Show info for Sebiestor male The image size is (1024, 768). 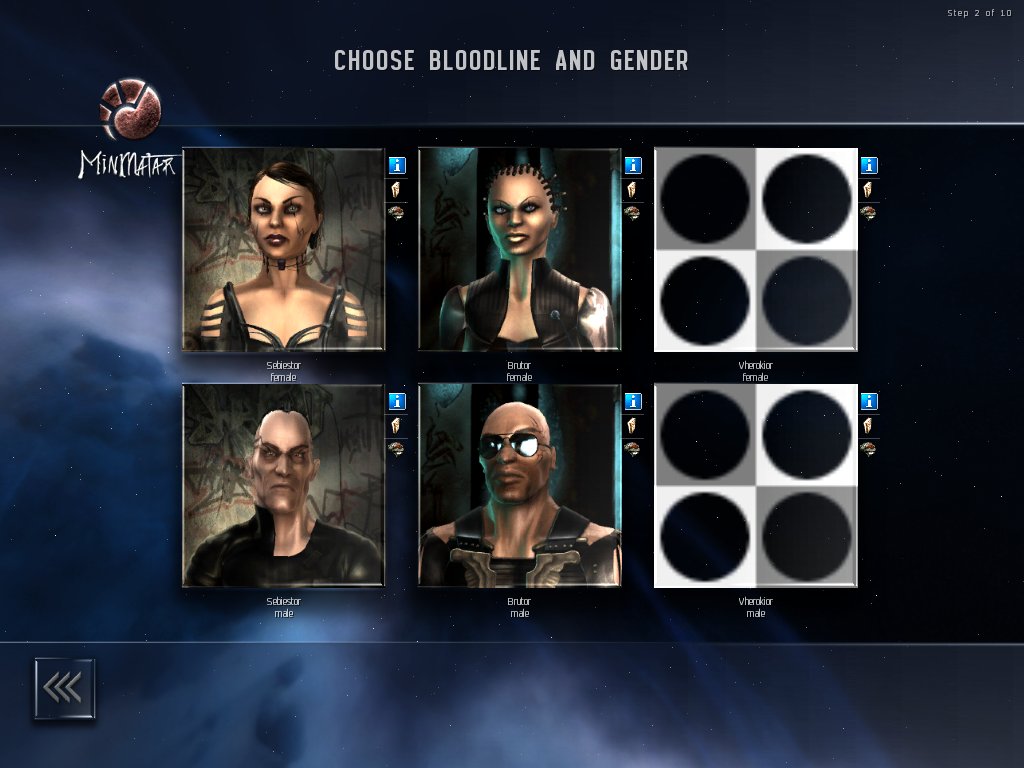(397, 401)
